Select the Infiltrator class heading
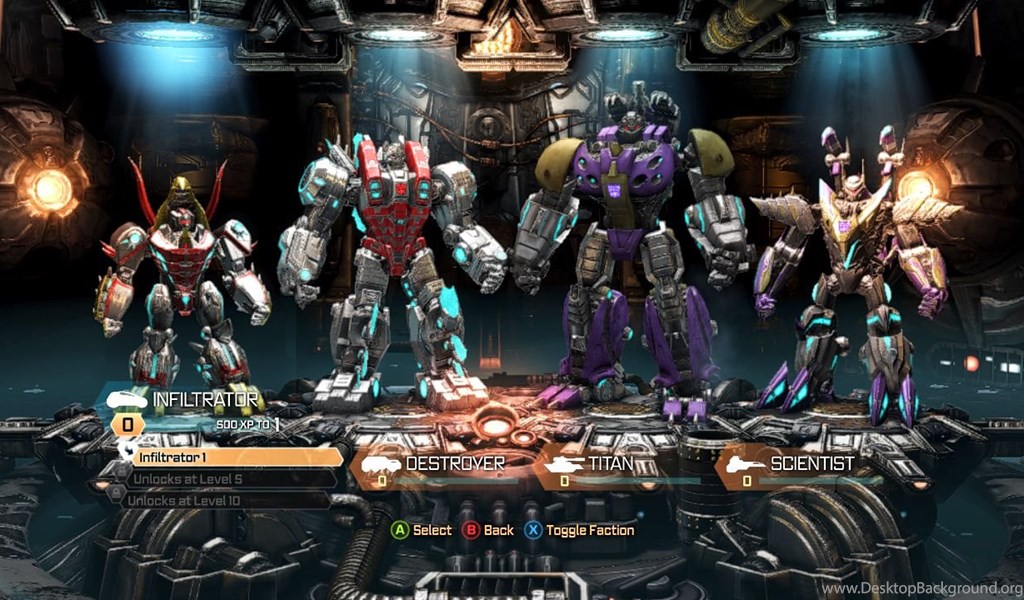This screenshot has width=1024, height=600. (205, 400)
